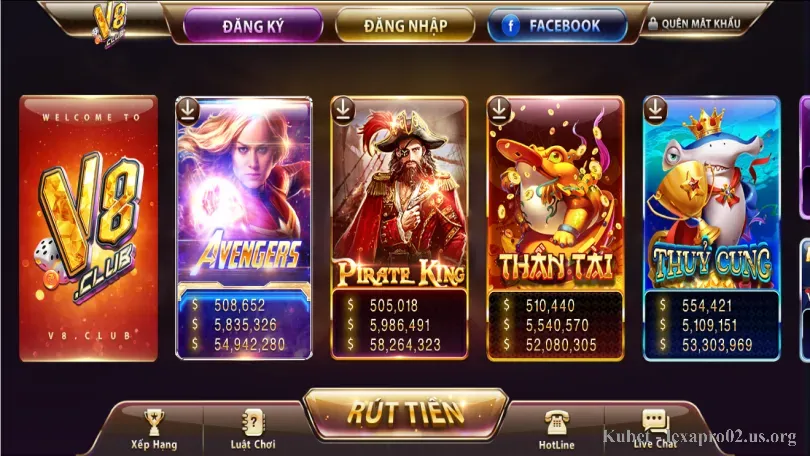Click the V8.Club welcome banner
This screenshot has height=456, width=810.
coord(88,228)
